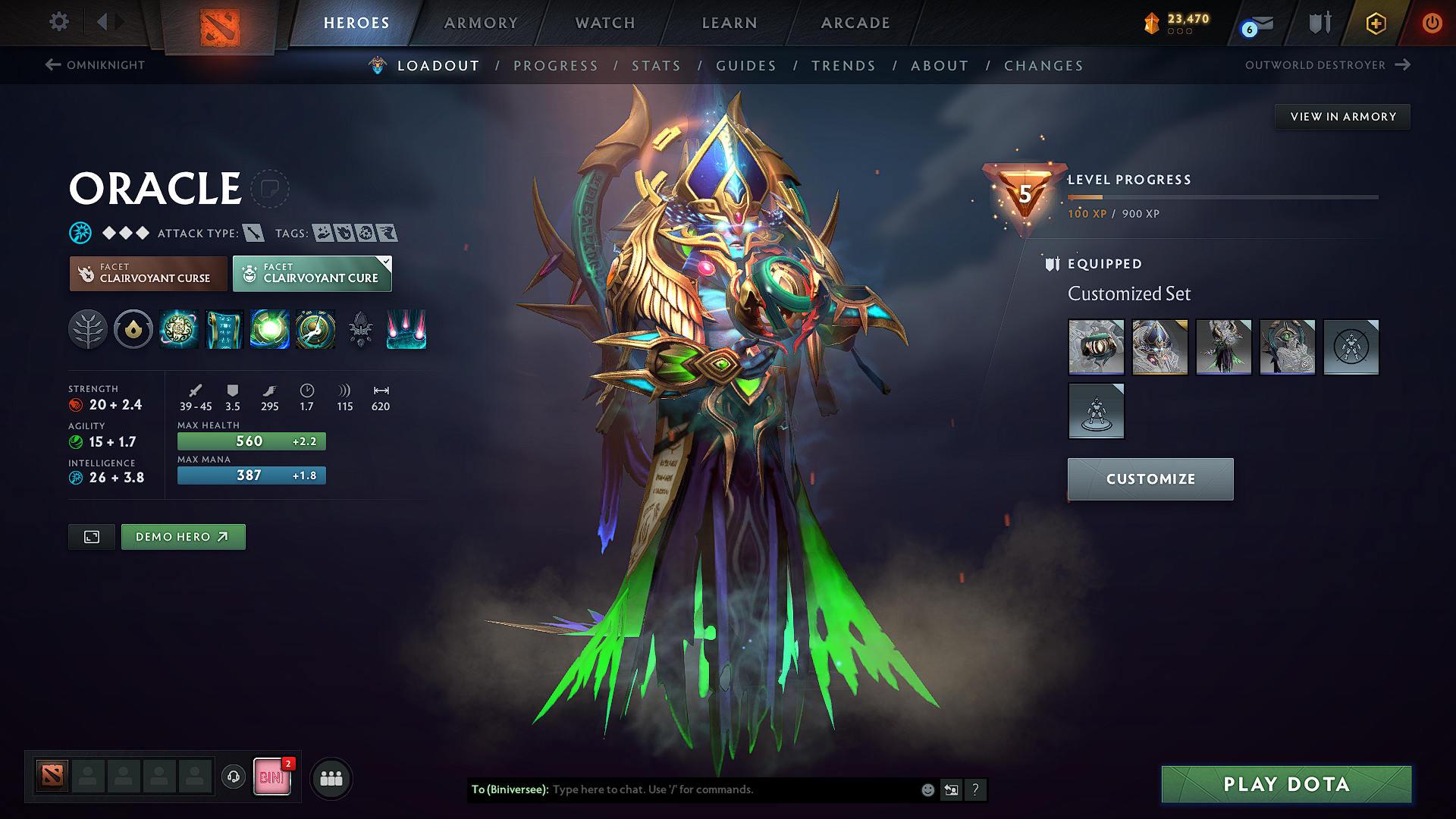Open the Fortune's End ability details
1456x819 pixels.
click(179, 330)
